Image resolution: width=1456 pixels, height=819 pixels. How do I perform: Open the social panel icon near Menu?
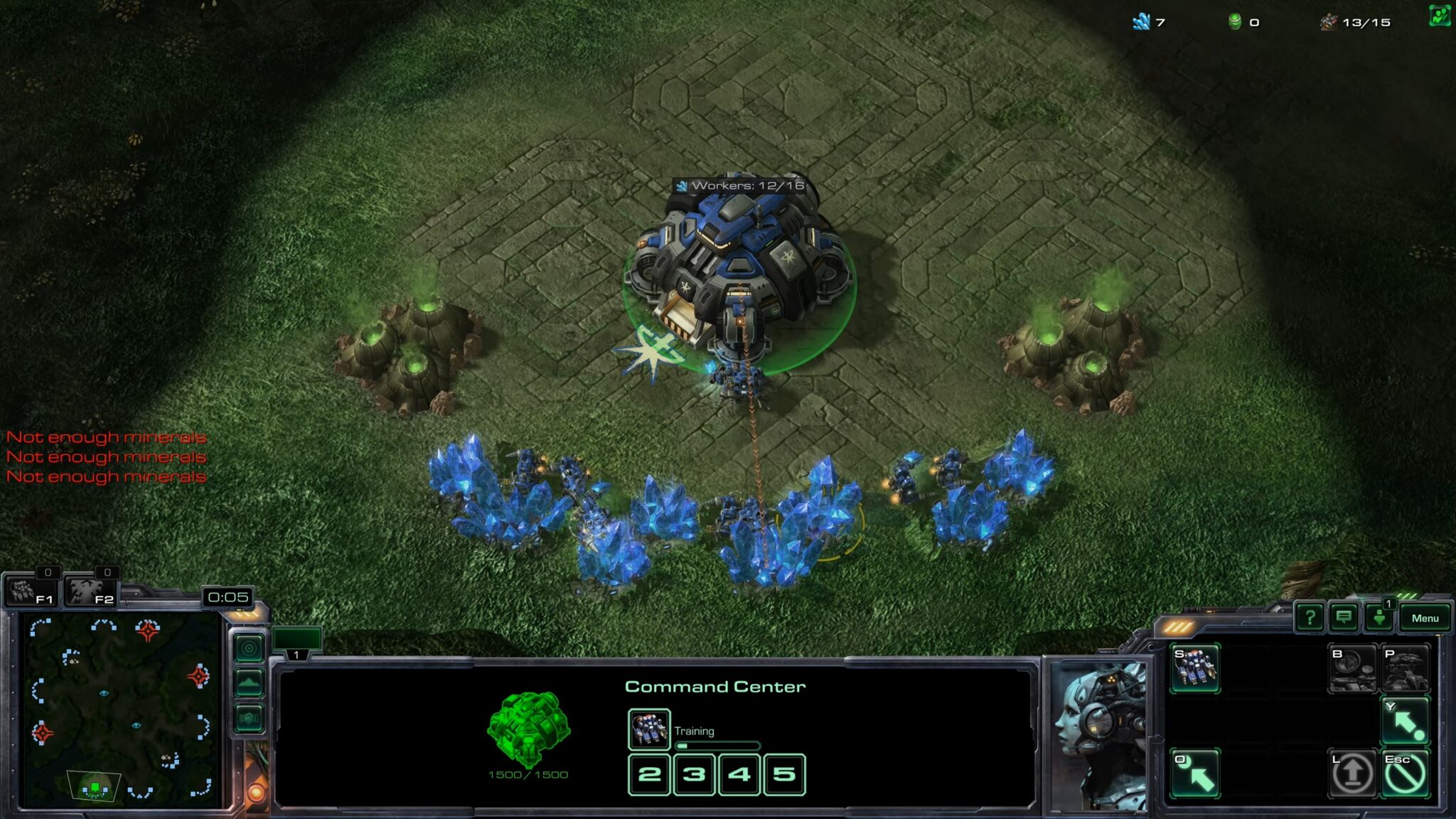[x=1379, y=618]
